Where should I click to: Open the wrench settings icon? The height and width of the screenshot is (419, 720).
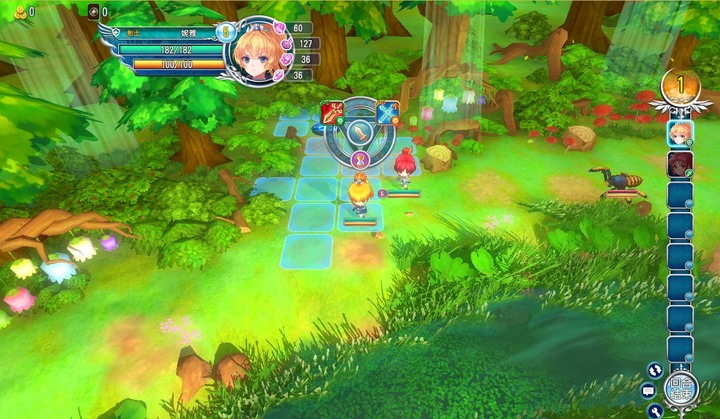tap(656, 410)
